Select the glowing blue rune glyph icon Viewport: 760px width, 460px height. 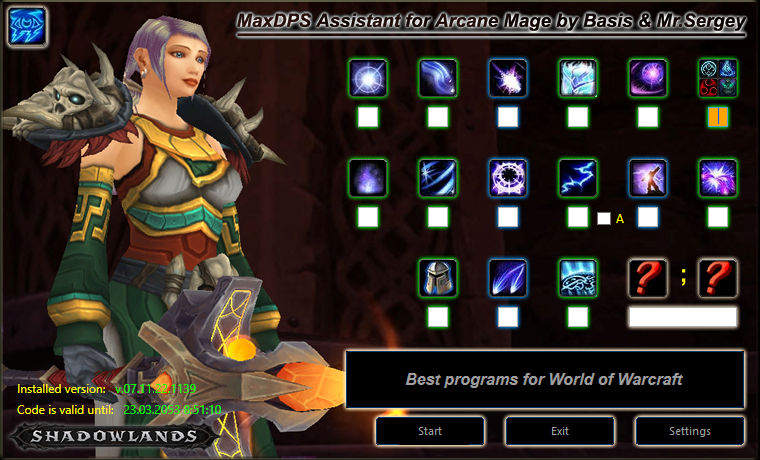tap(578, 278)
